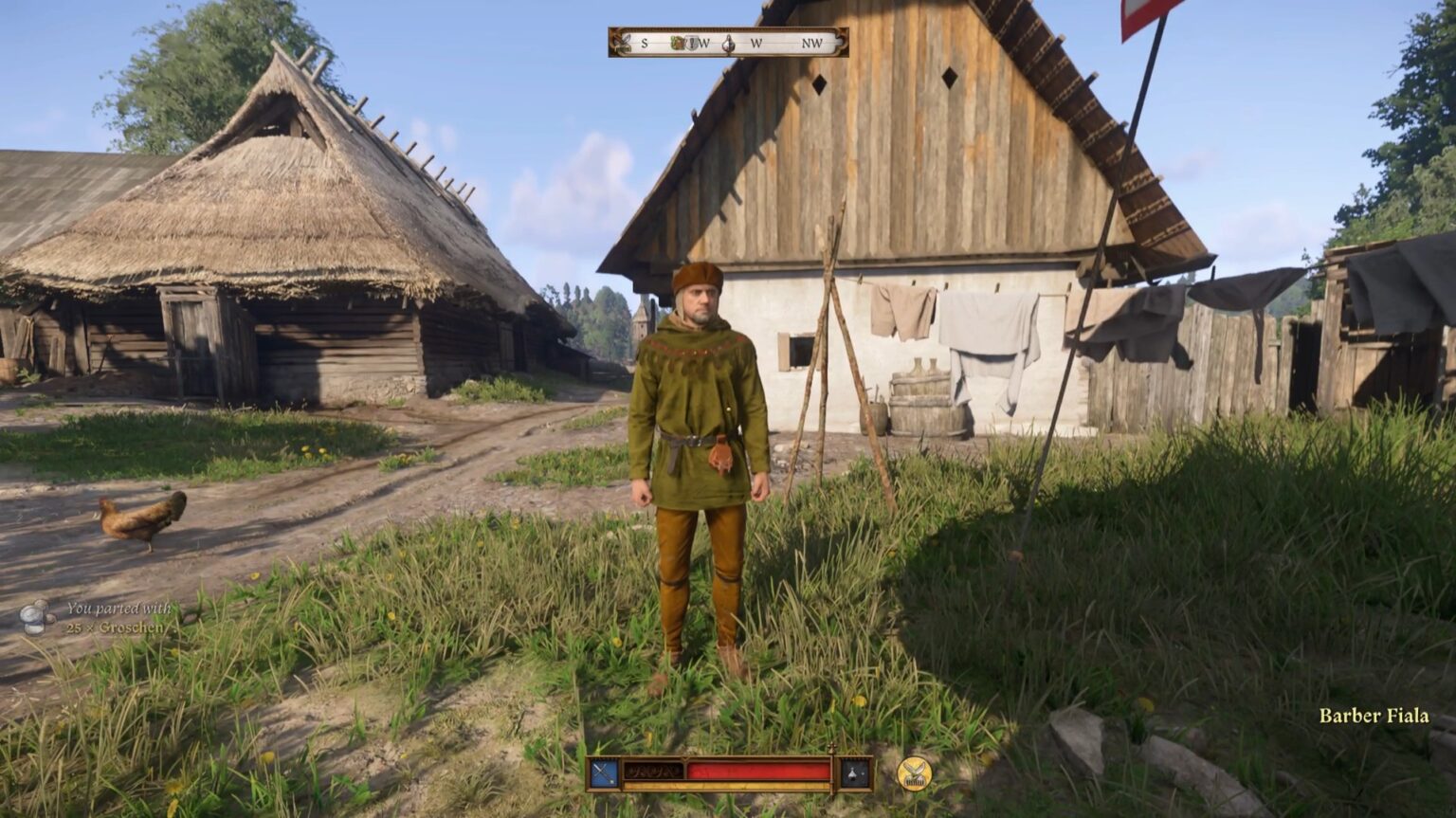
Task: Click the flask marker on the compass bar
Action: 728,42
